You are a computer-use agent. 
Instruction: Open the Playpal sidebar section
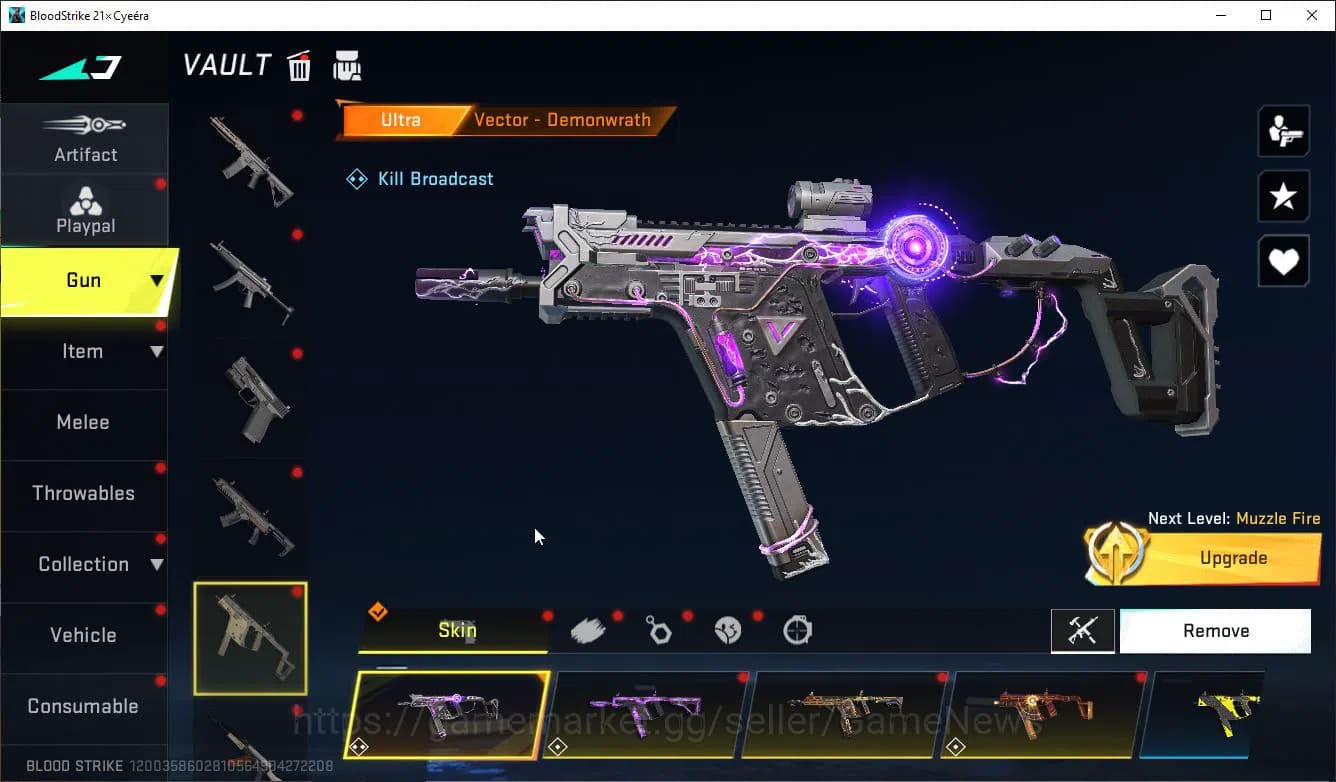click(x=85, y=210)
